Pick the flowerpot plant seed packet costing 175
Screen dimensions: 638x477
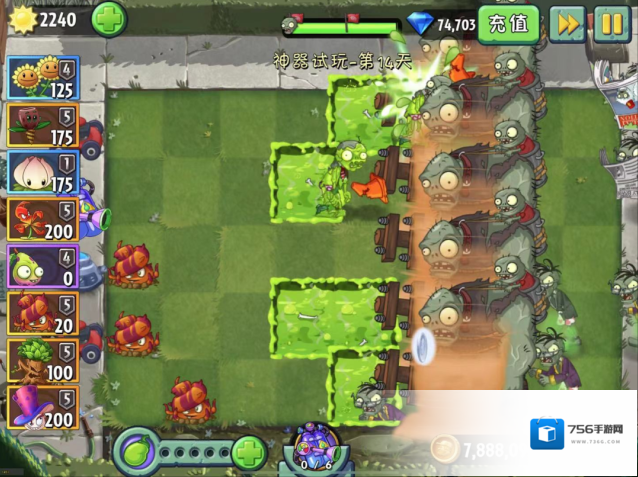[43, 125]
